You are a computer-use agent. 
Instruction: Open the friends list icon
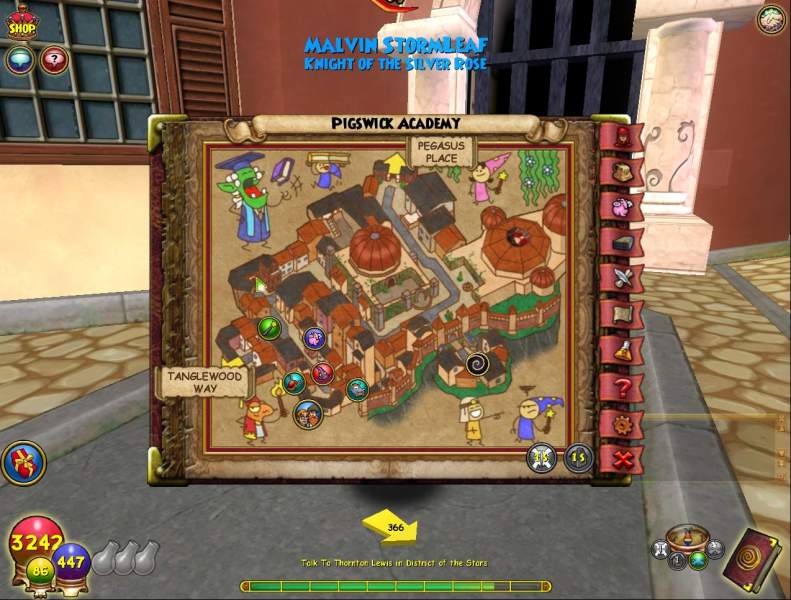[770, 19]
